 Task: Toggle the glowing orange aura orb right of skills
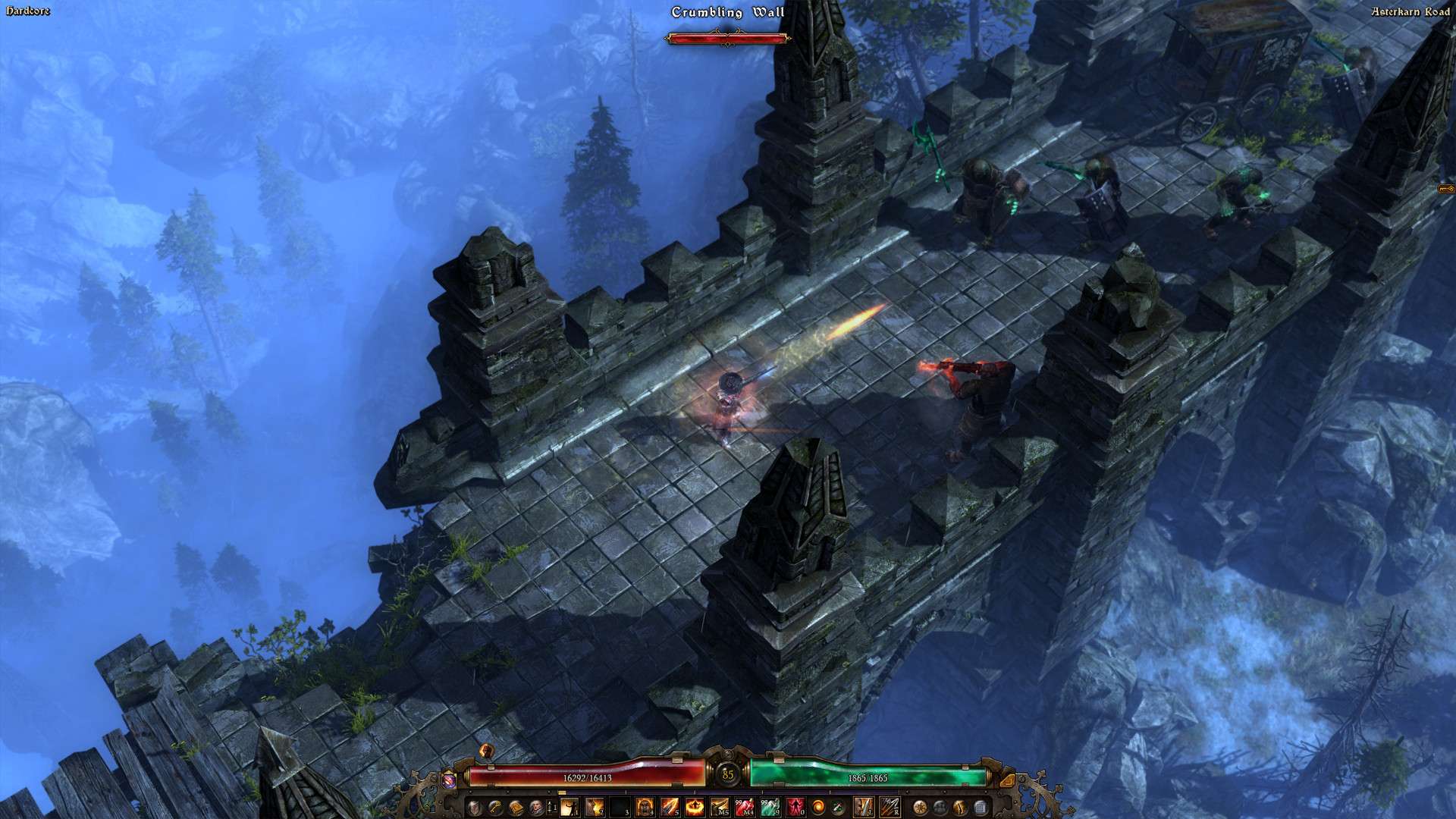pyautogui.click(x=817, y=806)
